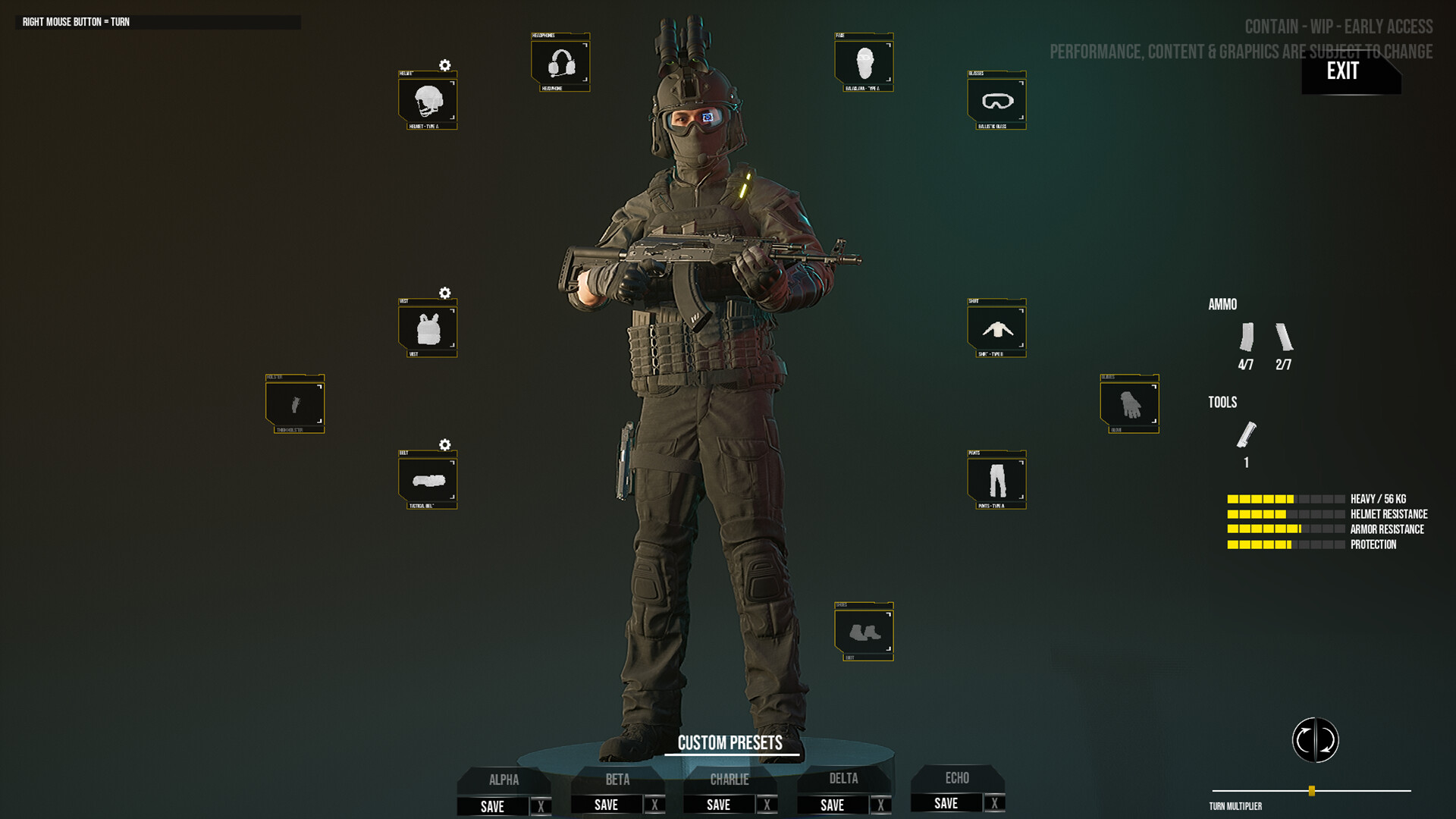Select the Helmet - Type A slot
The height and width of the screenshot is (819, 1456).
click(427, 101)
